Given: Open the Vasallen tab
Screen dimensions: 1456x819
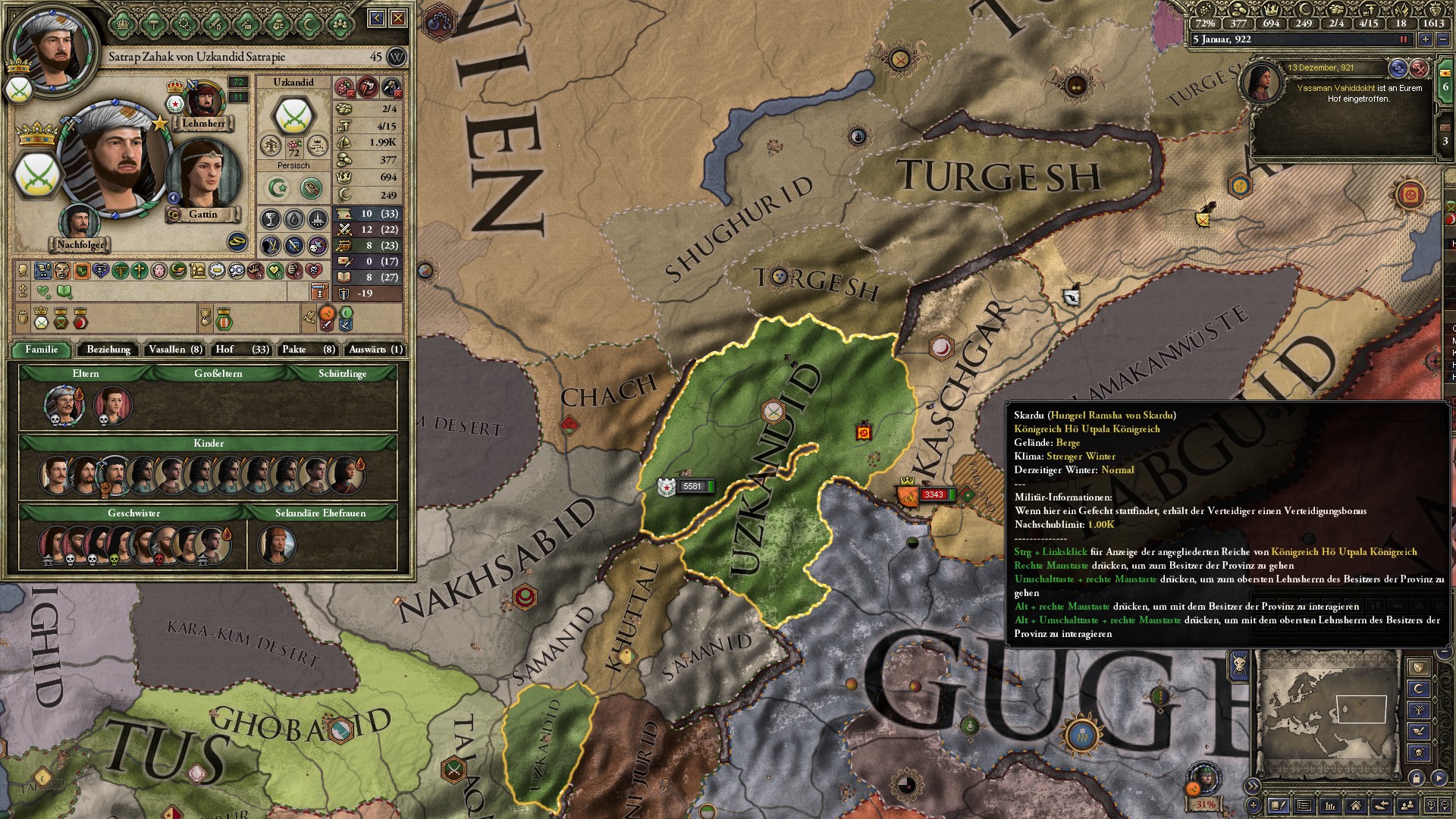Looking at the screenshot, I should [175, 350].
